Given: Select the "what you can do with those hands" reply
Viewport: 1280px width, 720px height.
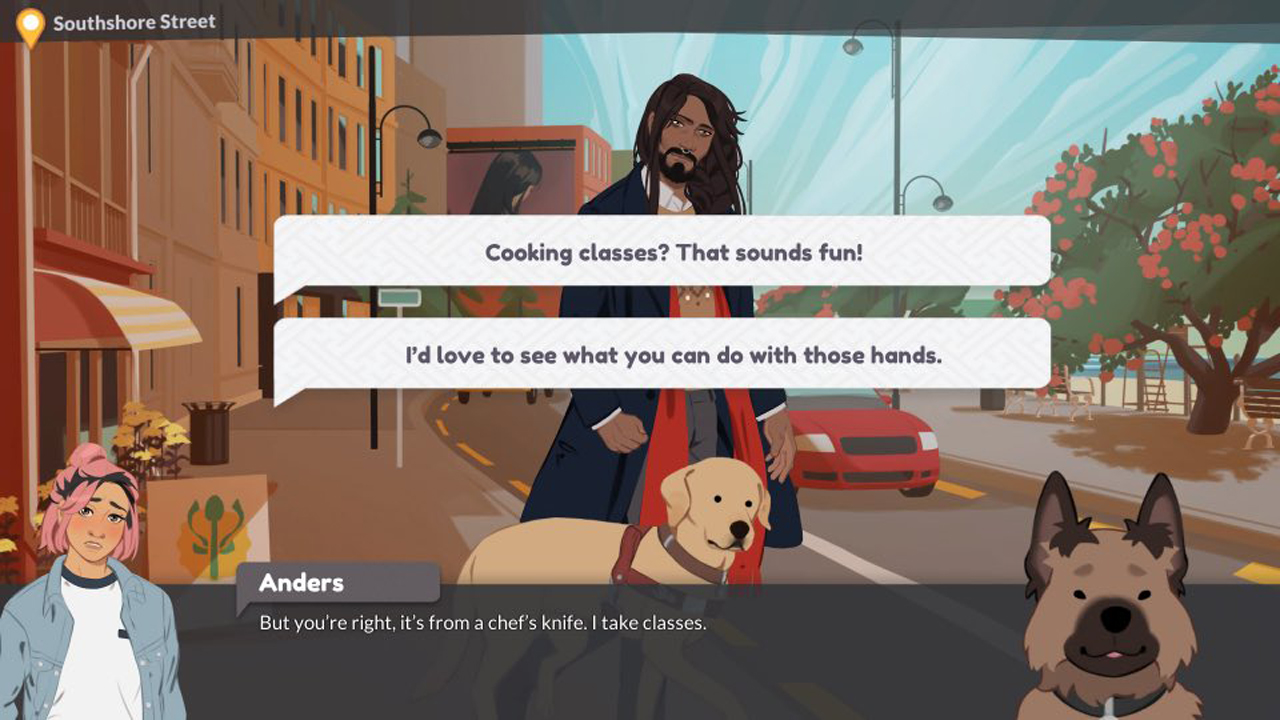Looking at the screenshot, I should tap(673, 355).
